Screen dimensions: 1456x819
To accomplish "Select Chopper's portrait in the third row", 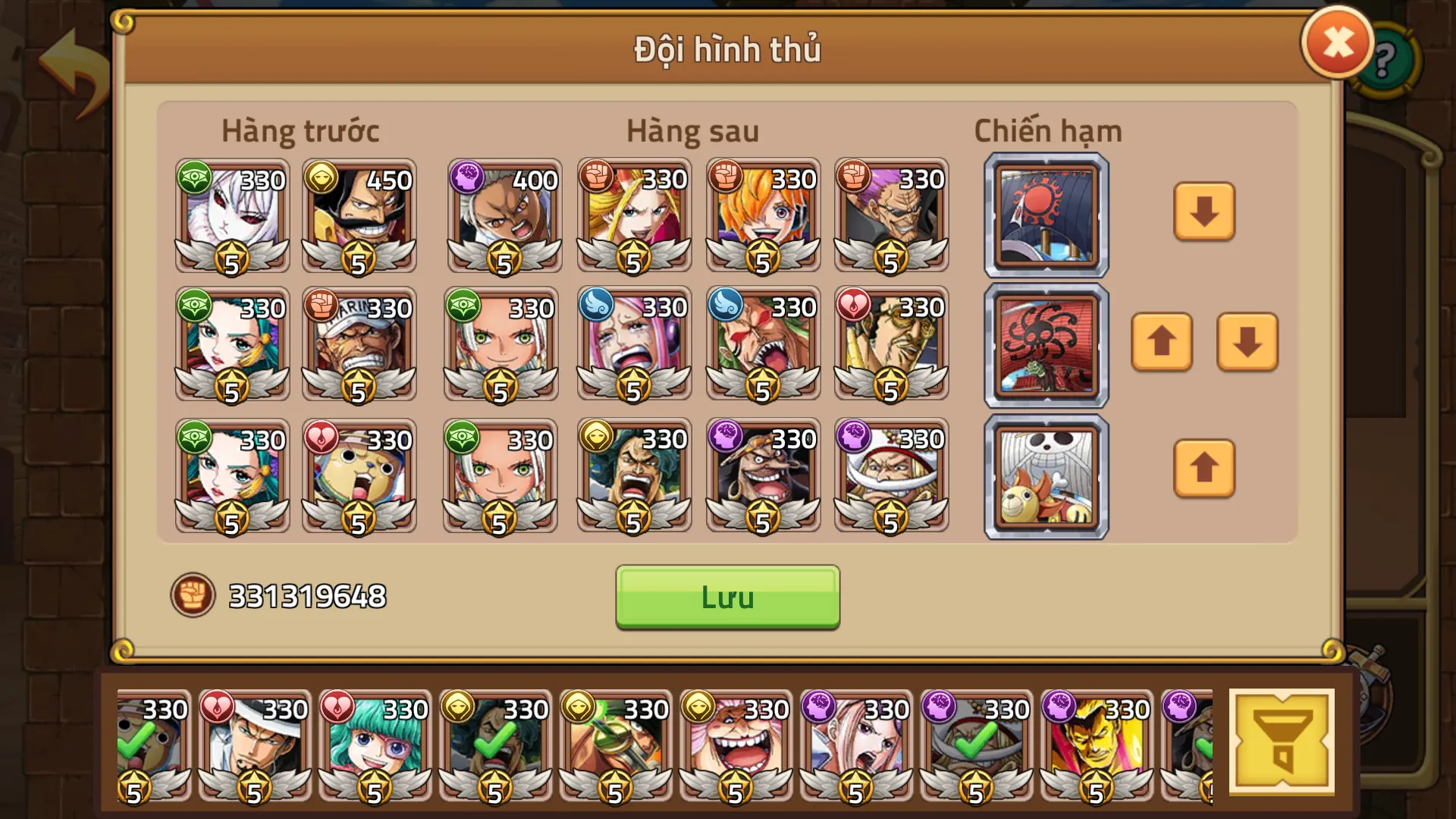I will tap(360, 478).
